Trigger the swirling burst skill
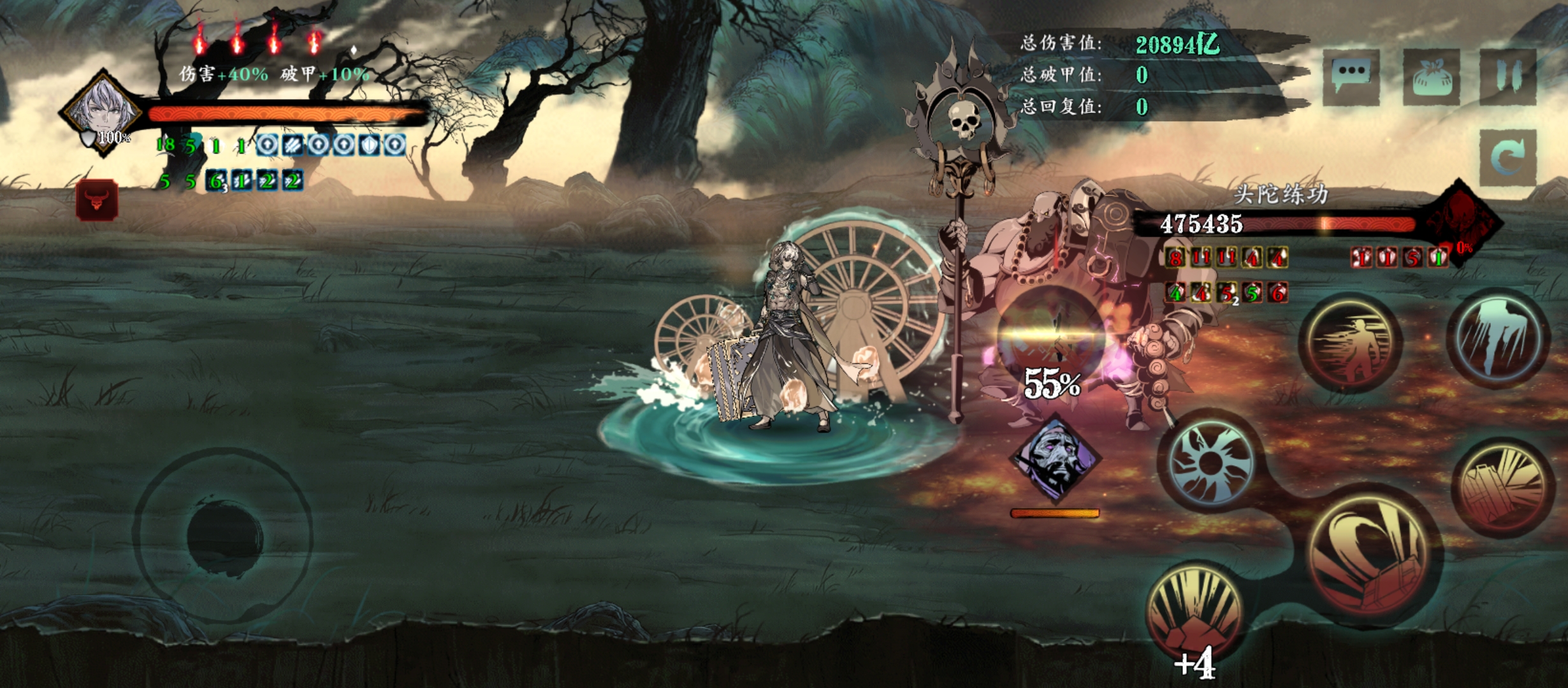Viewport: 1568px width, 688px height. tap(1209, 462)
